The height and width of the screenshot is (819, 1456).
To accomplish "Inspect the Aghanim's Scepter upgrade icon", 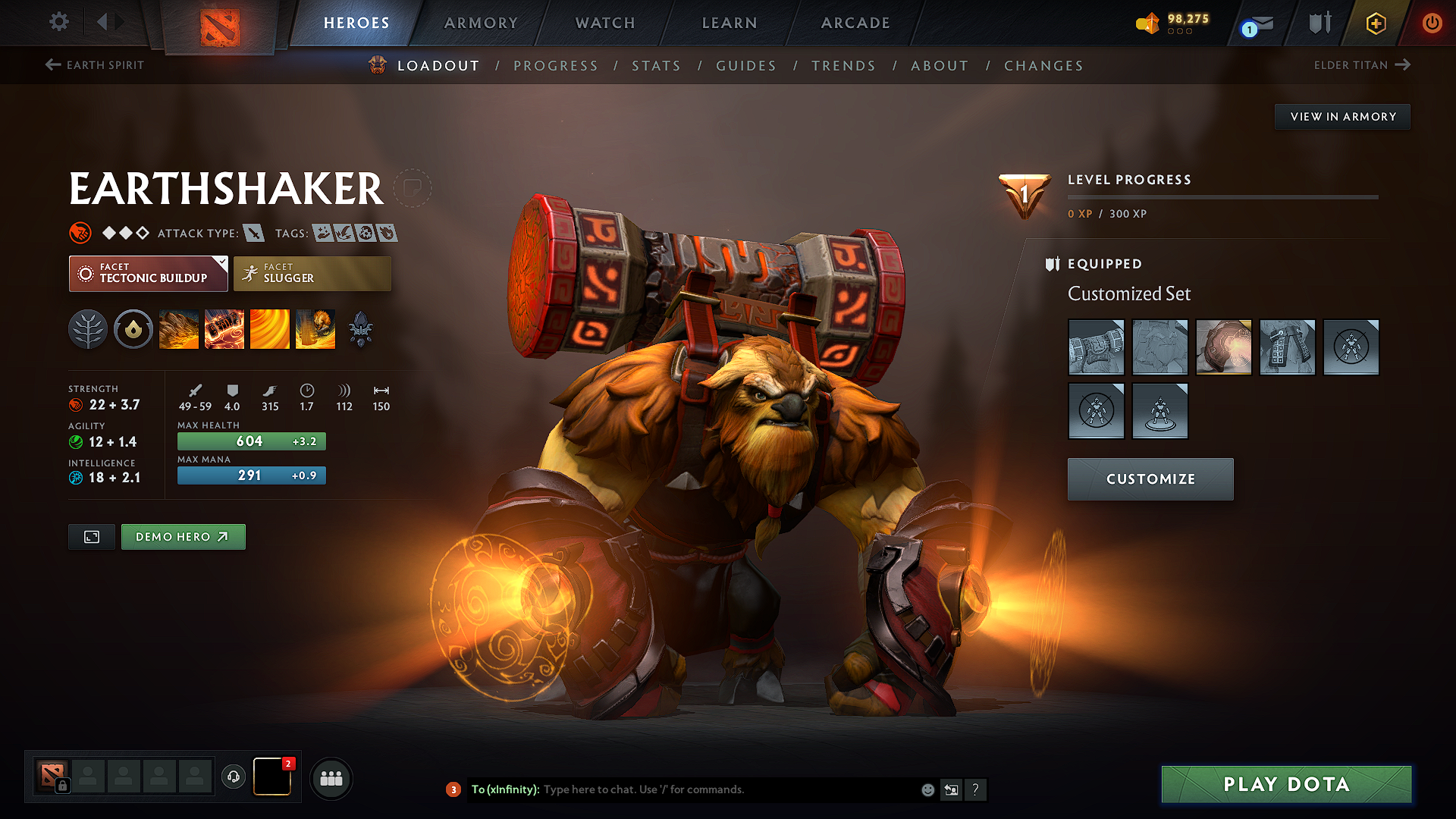I will [362, 329].
